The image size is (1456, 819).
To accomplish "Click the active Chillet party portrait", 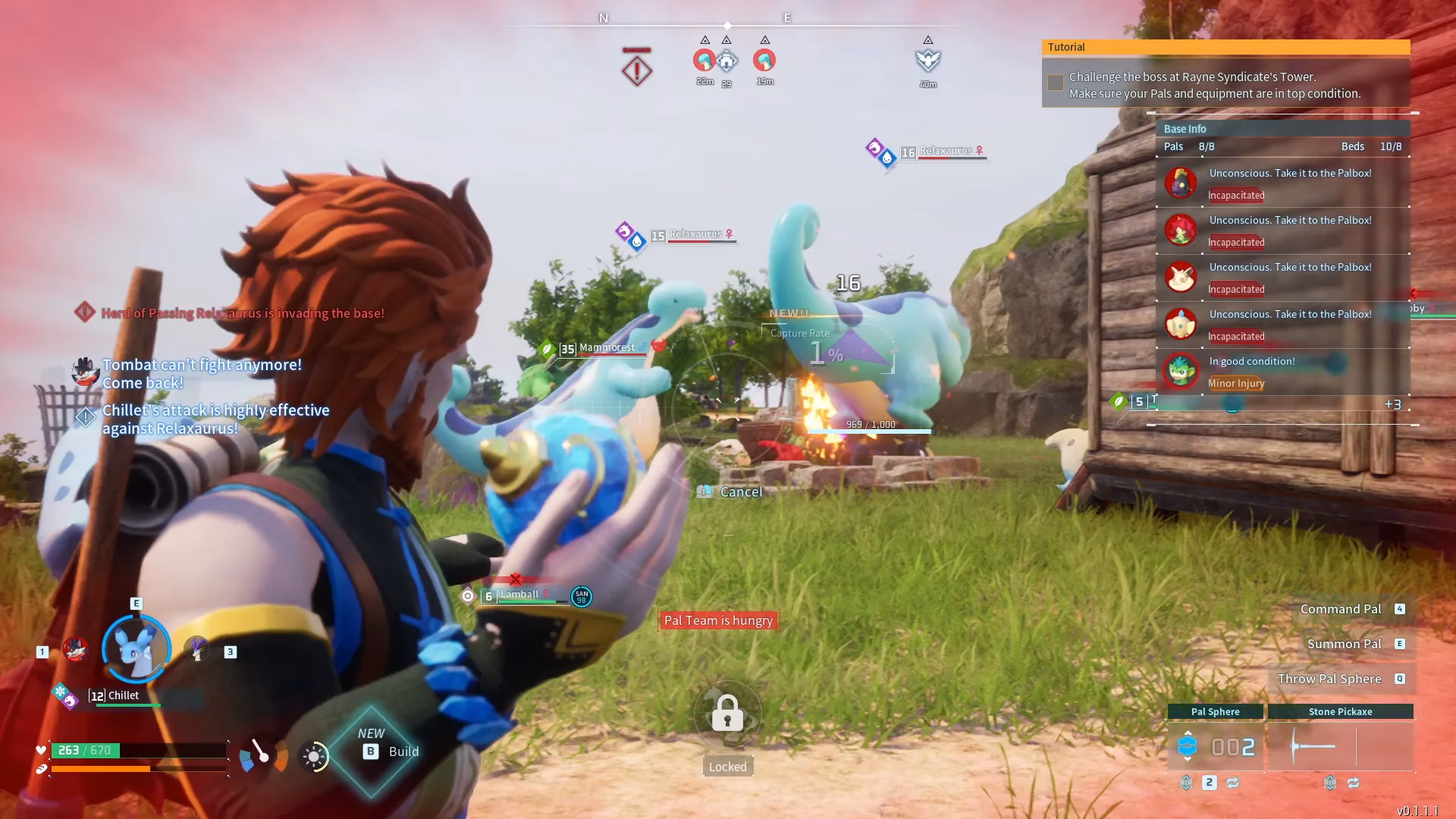I will point(136,649).
